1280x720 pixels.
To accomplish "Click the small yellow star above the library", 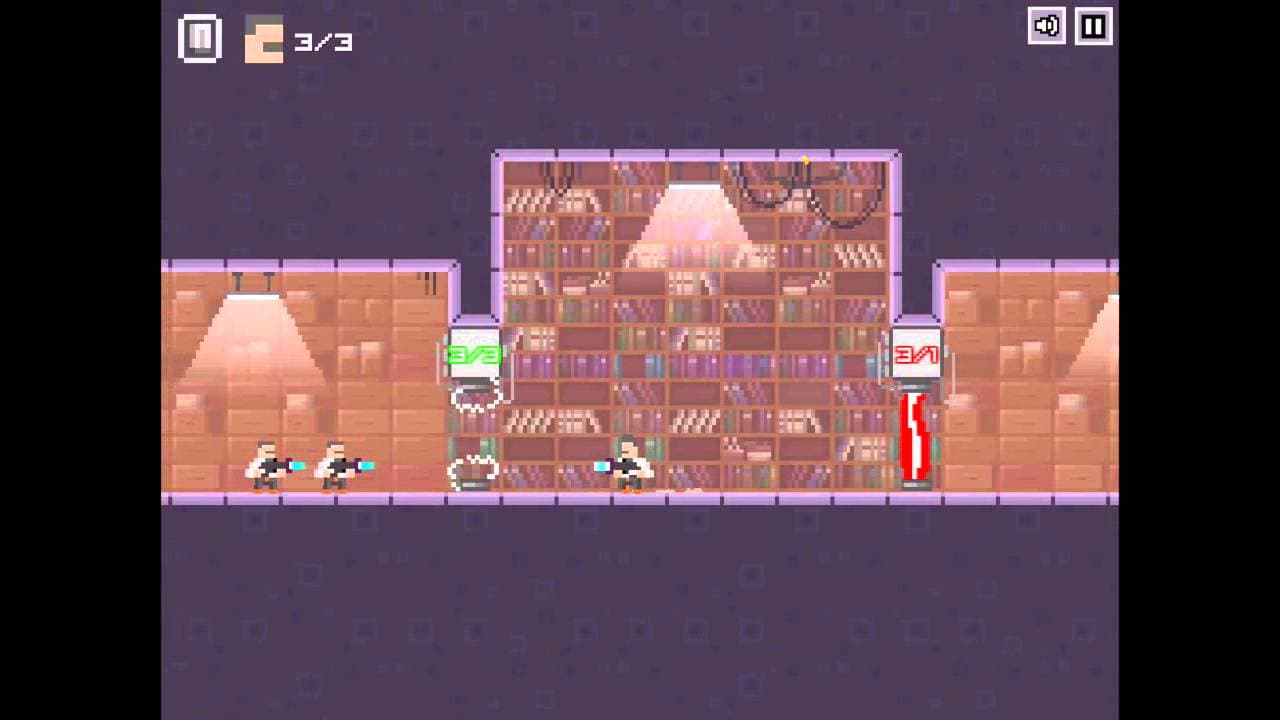I will pos(805,158).
